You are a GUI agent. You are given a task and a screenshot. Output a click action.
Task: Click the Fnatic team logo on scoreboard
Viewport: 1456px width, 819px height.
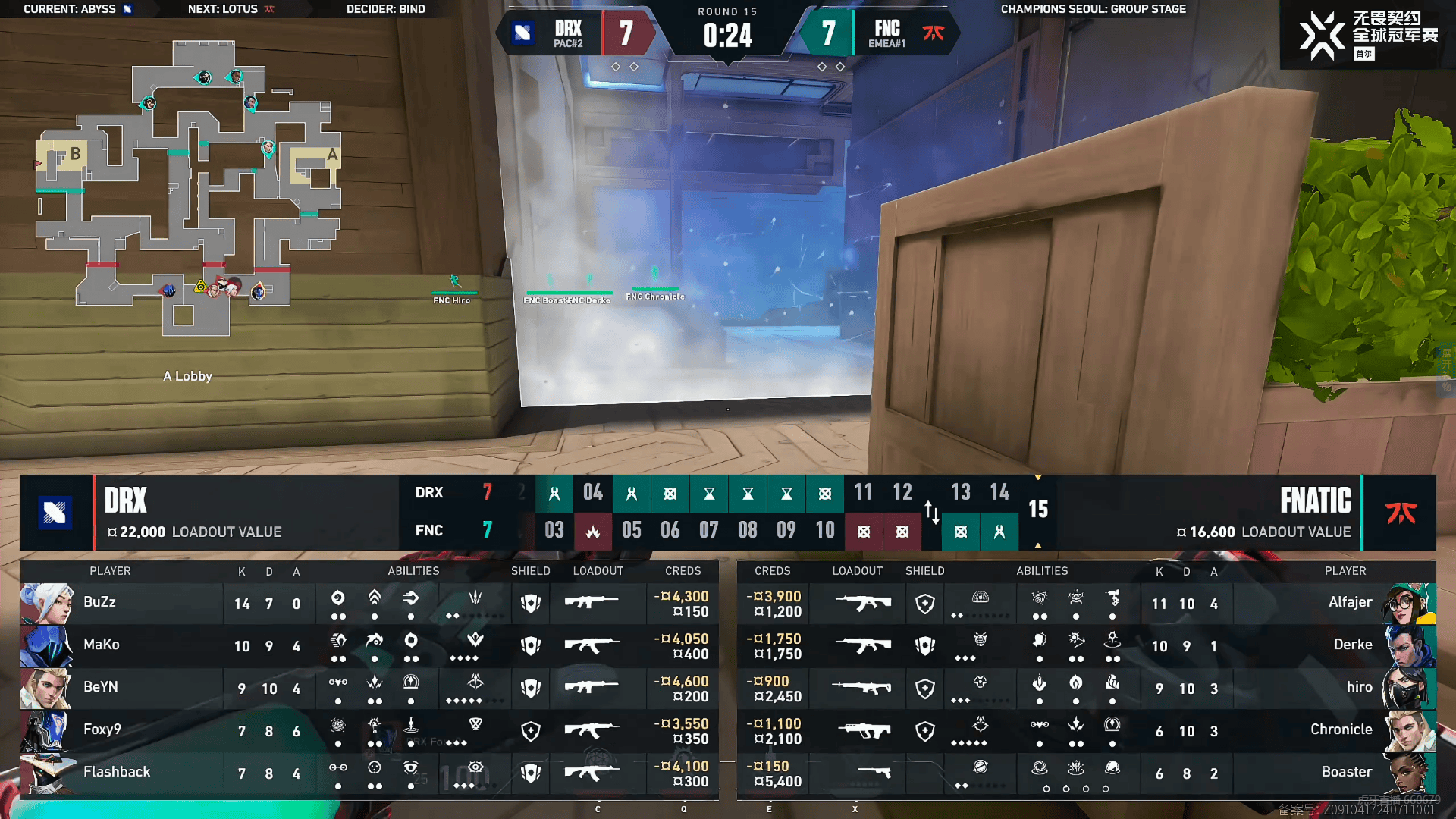tap(1401, 513)
